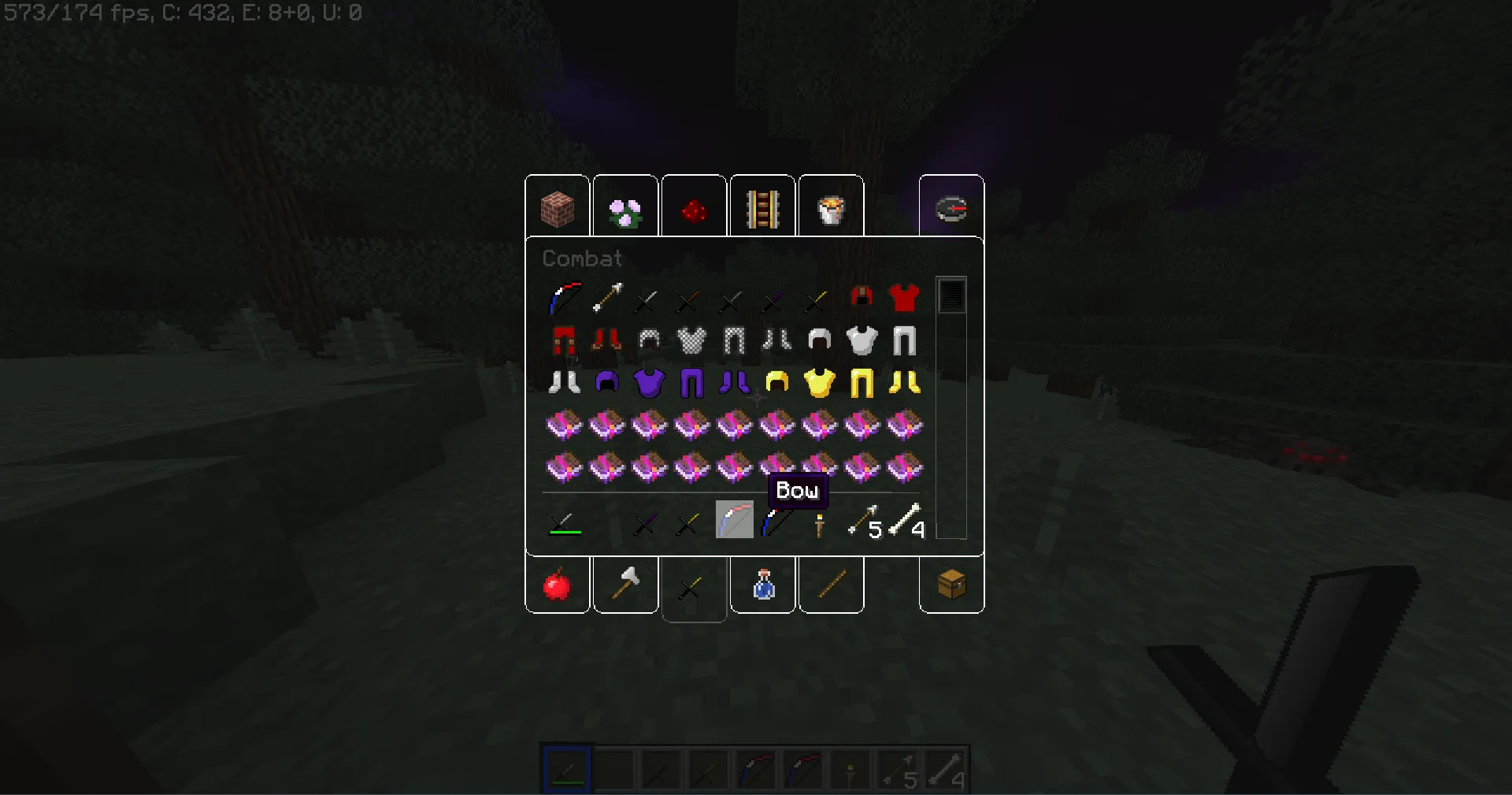Pick up the Arrow item
This screenshot has width=1512, height=795.
[x=608, y=299]
